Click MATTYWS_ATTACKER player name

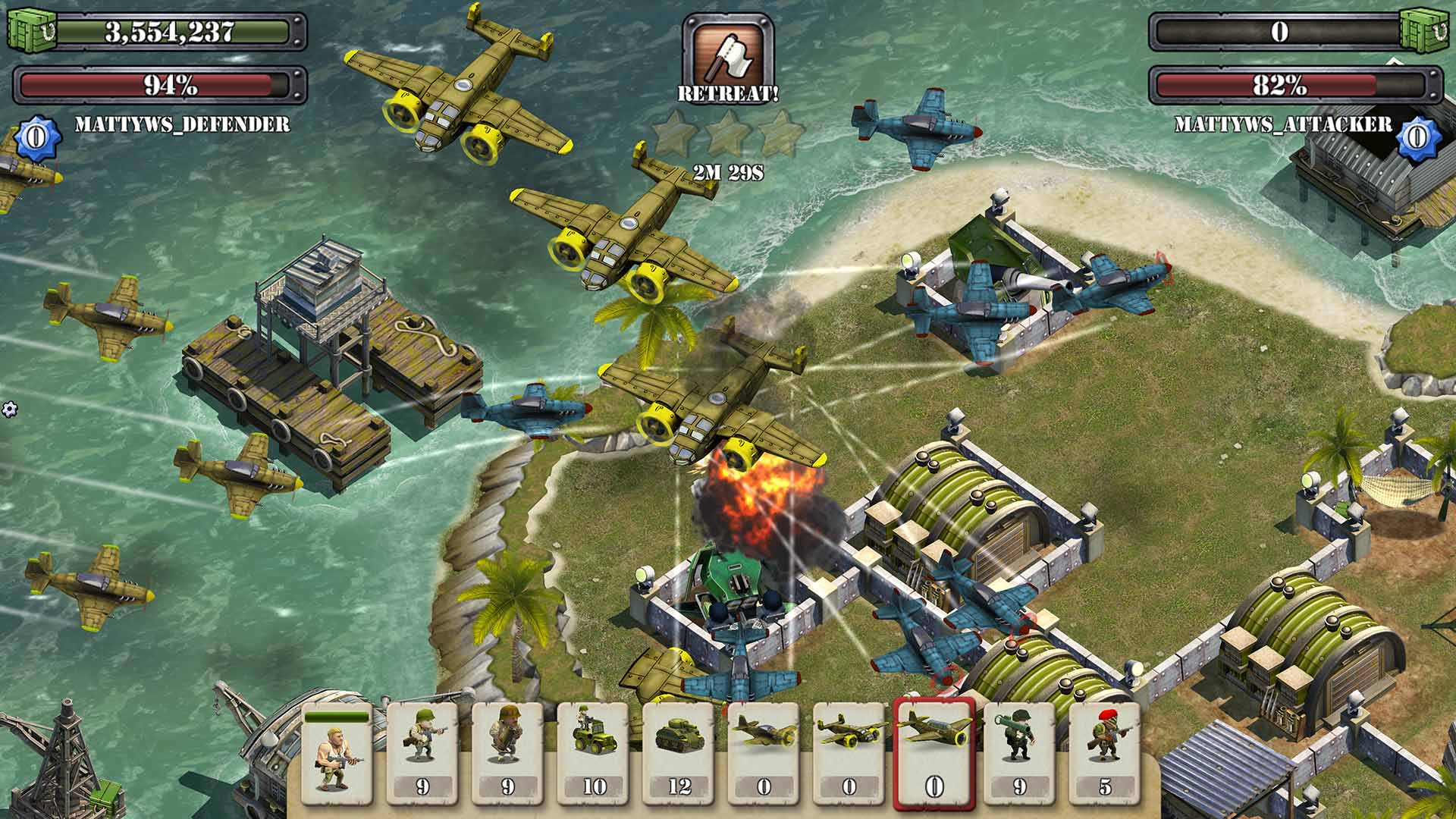pos(1282,124)
